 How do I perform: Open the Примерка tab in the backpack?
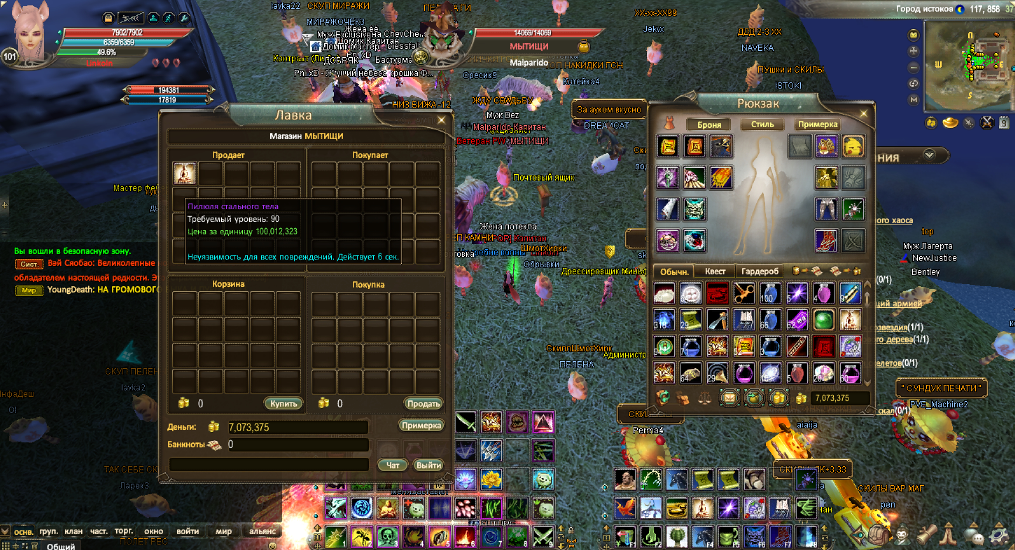[818, 125]
